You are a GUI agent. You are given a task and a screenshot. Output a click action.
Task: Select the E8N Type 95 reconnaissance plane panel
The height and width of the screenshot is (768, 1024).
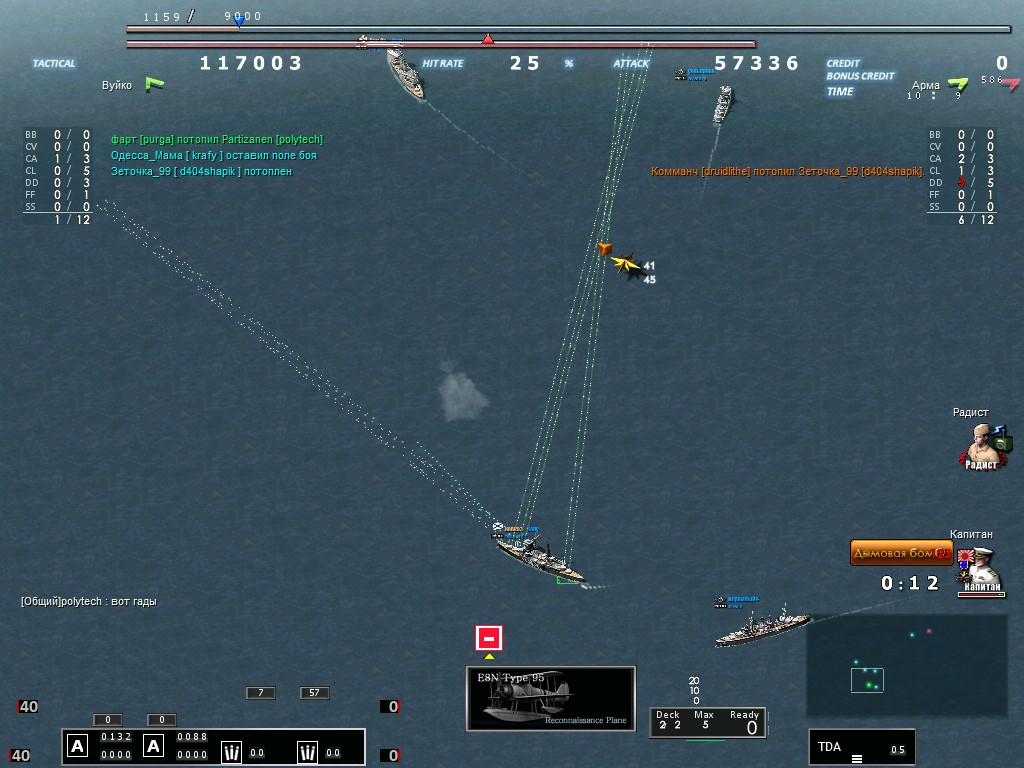[x=551, y=697]
